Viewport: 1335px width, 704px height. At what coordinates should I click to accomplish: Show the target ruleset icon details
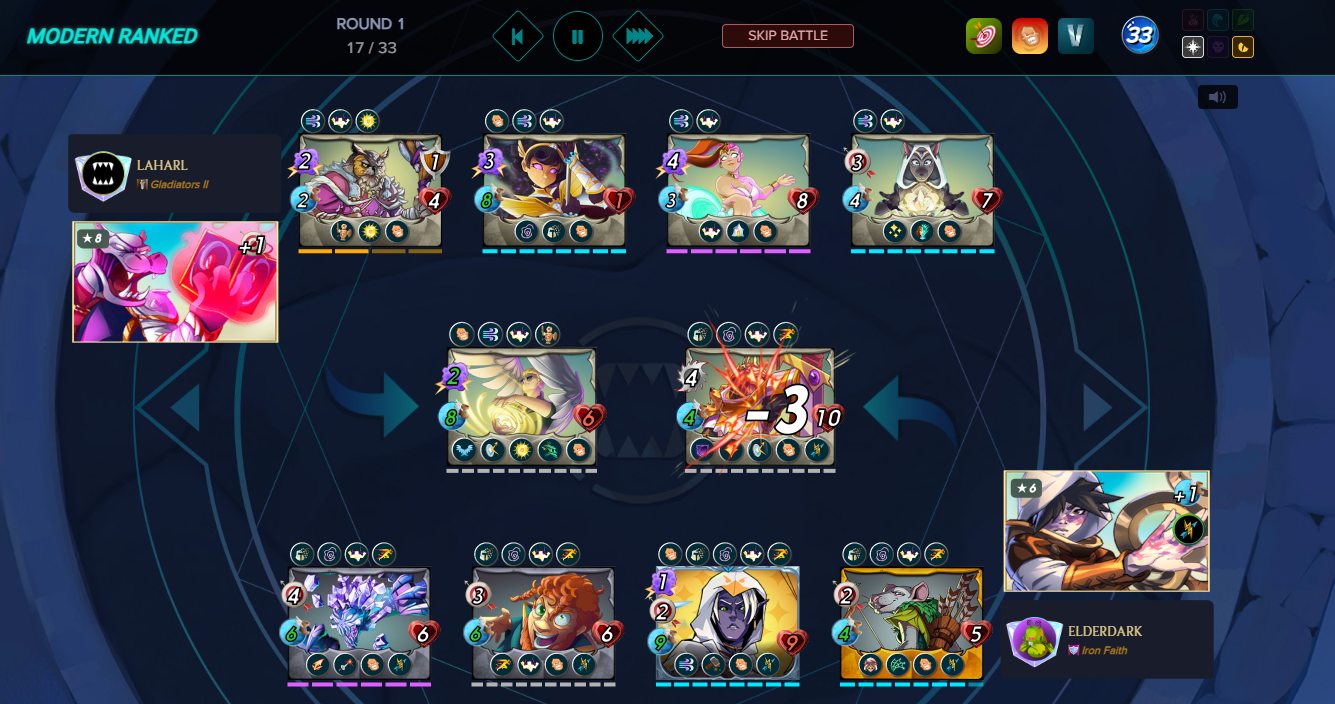[x=983, y=36]
